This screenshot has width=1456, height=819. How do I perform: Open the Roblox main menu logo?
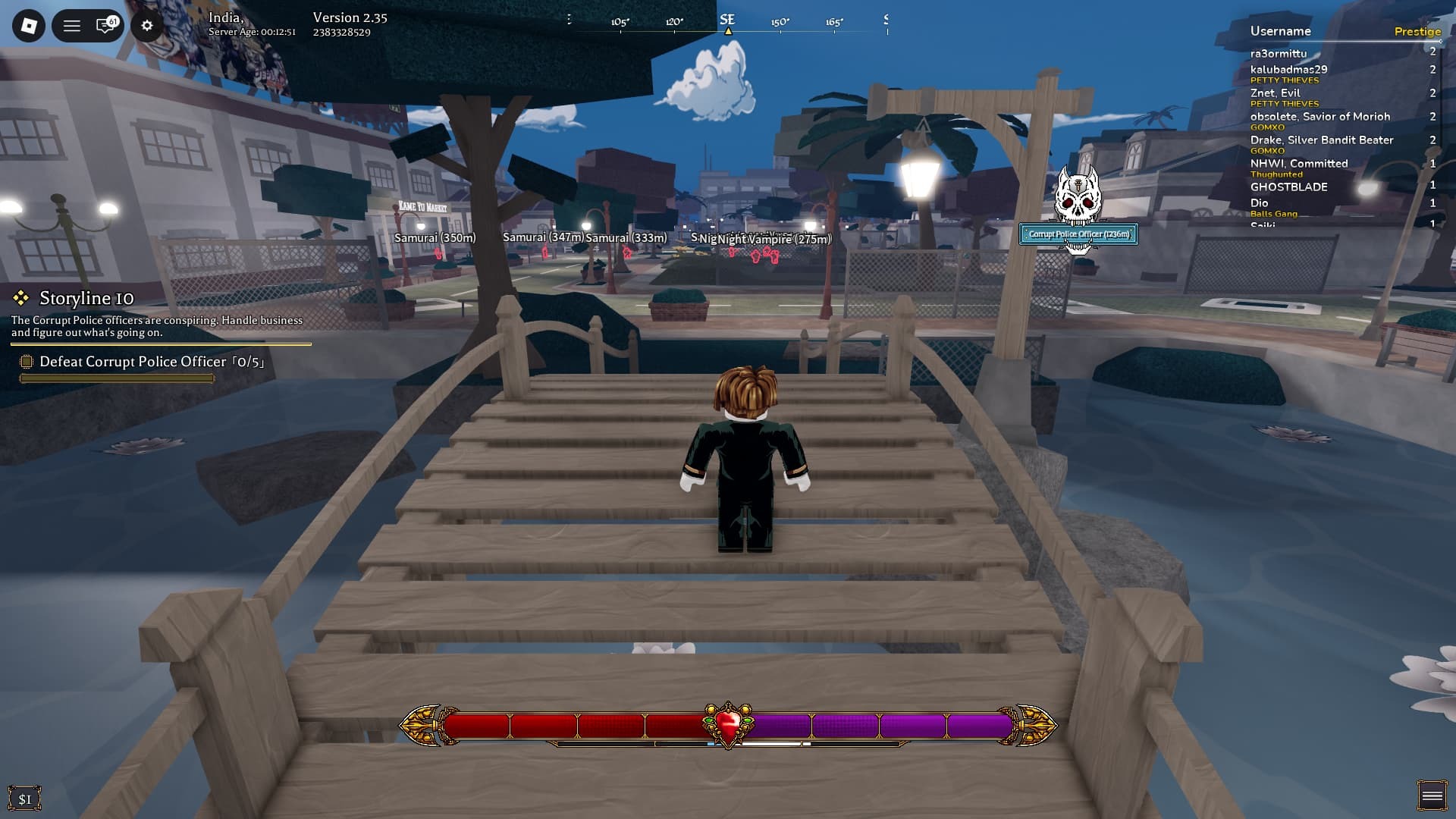tap(29, 26)
